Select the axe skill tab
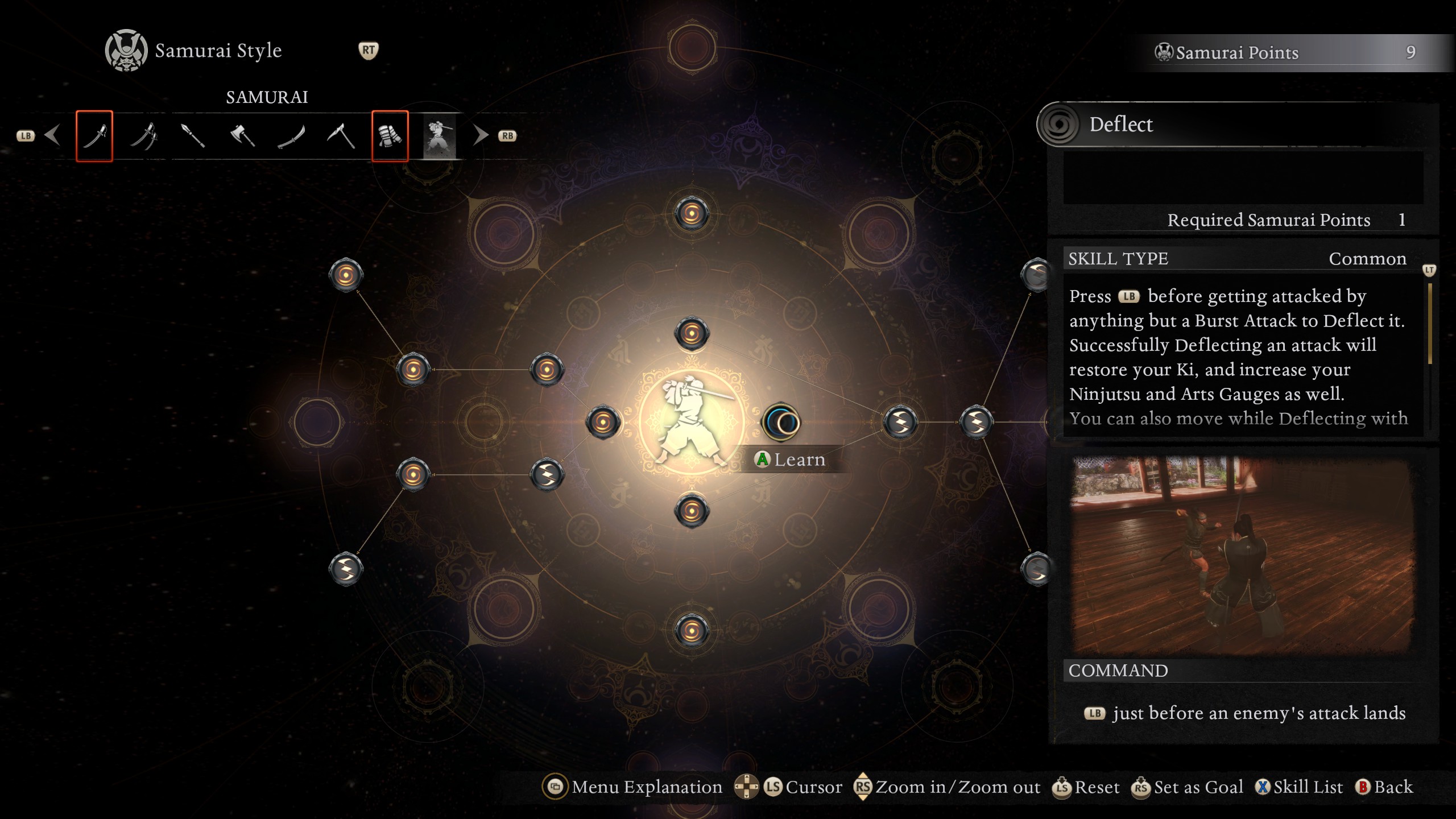The width and height of the screenshot is (1456, 819). point(242,136)
